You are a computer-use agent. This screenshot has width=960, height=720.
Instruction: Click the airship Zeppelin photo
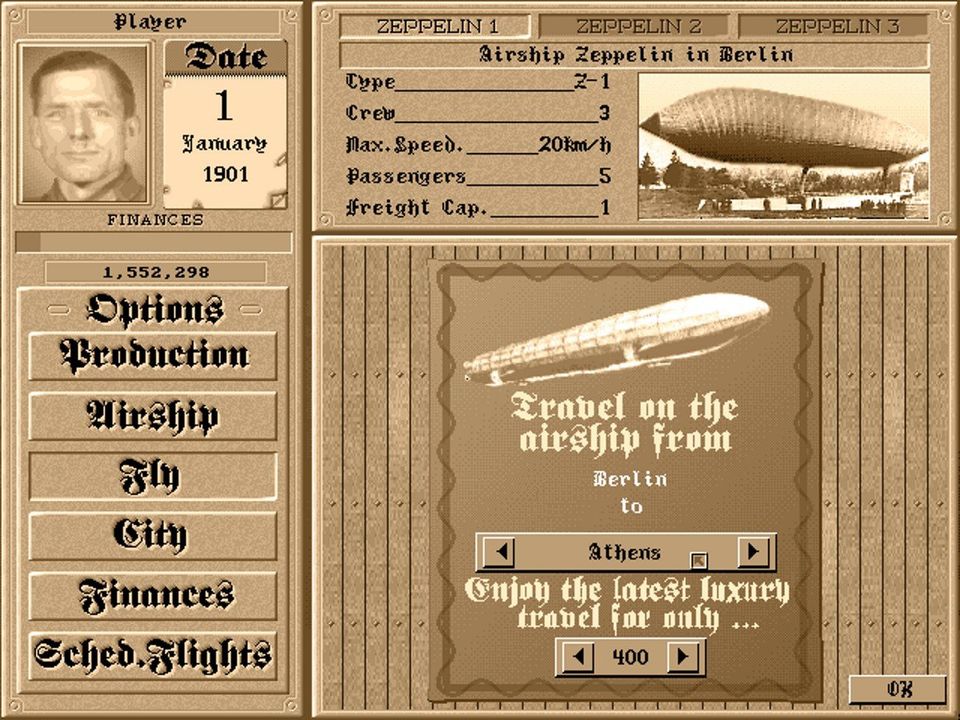tap(783, 146)
